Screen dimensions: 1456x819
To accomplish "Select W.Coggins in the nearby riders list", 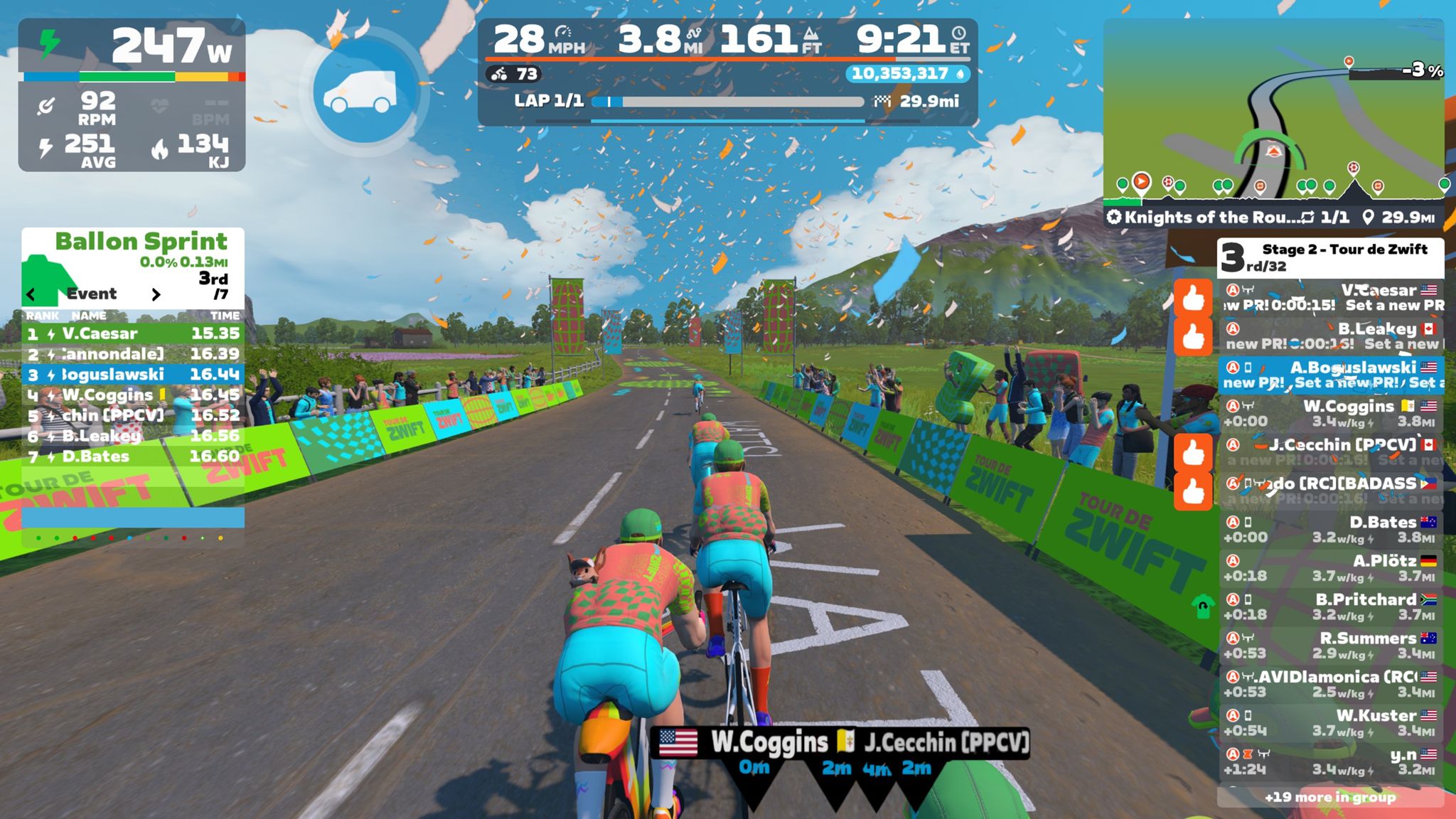I will [x=1331, y=413].
